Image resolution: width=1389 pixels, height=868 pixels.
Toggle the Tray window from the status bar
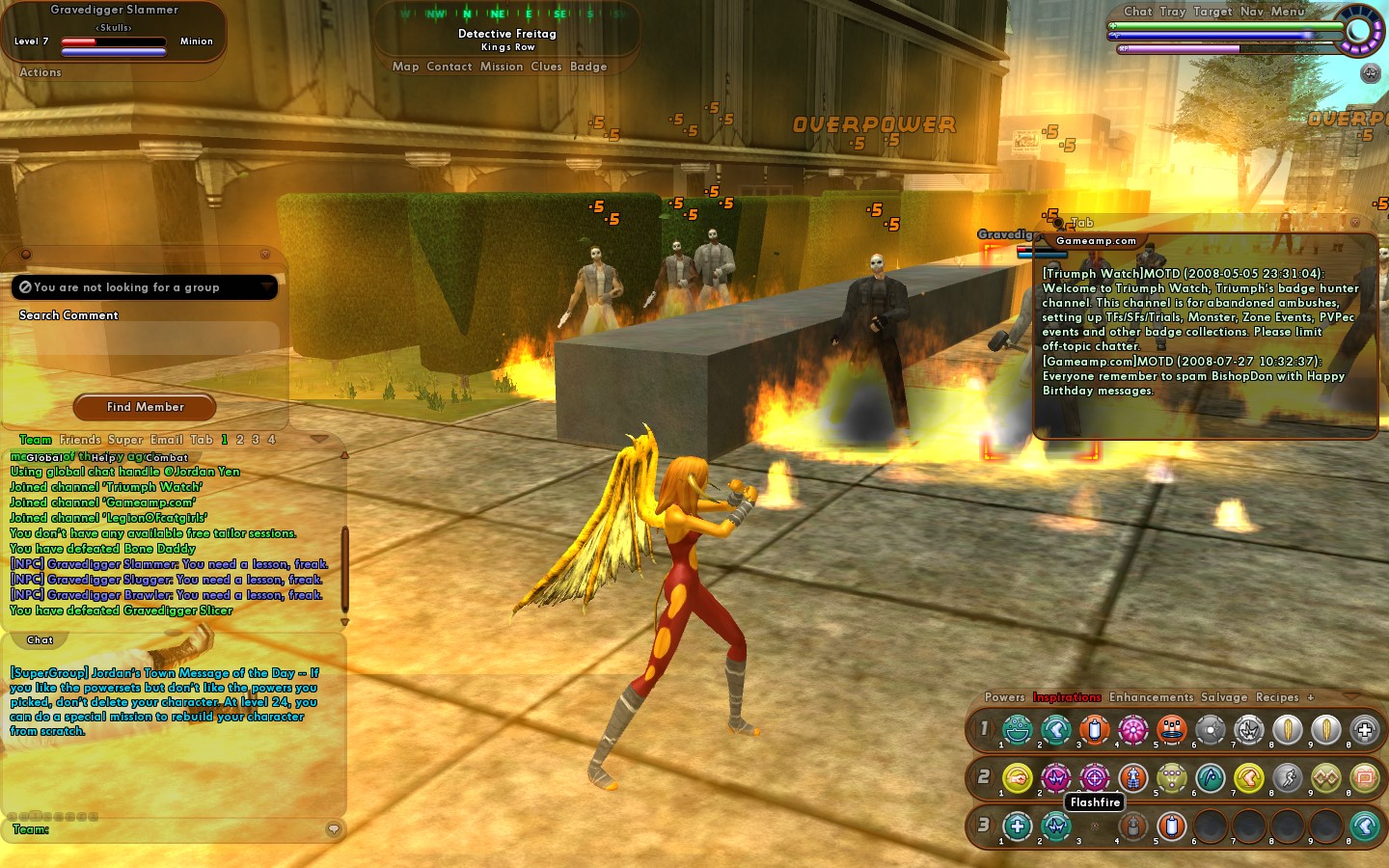pyautogui.click(x=1173, y=12)
